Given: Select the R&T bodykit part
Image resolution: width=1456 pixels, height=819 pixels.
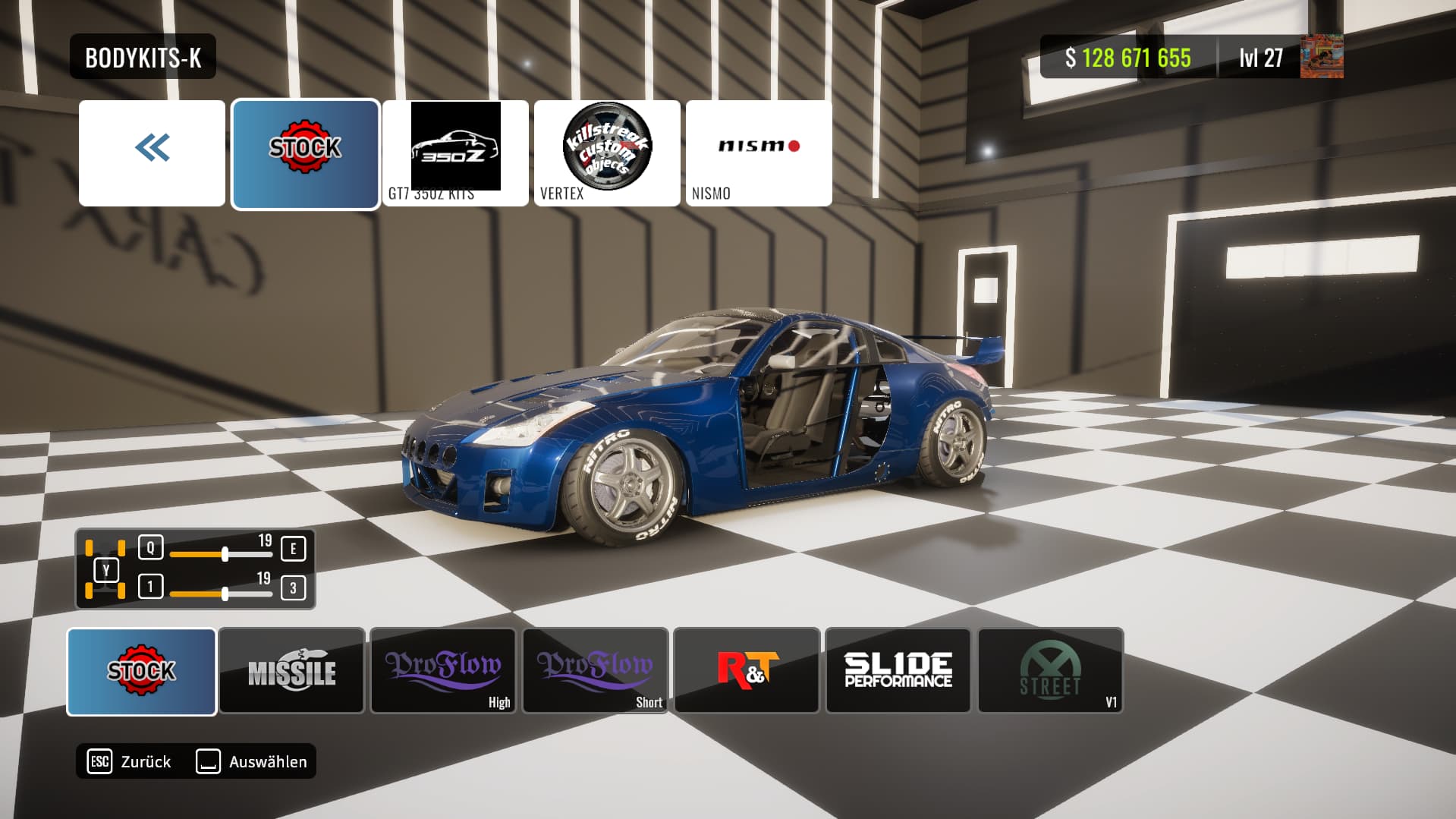Looking at the screenshot, I should (747, 672).
